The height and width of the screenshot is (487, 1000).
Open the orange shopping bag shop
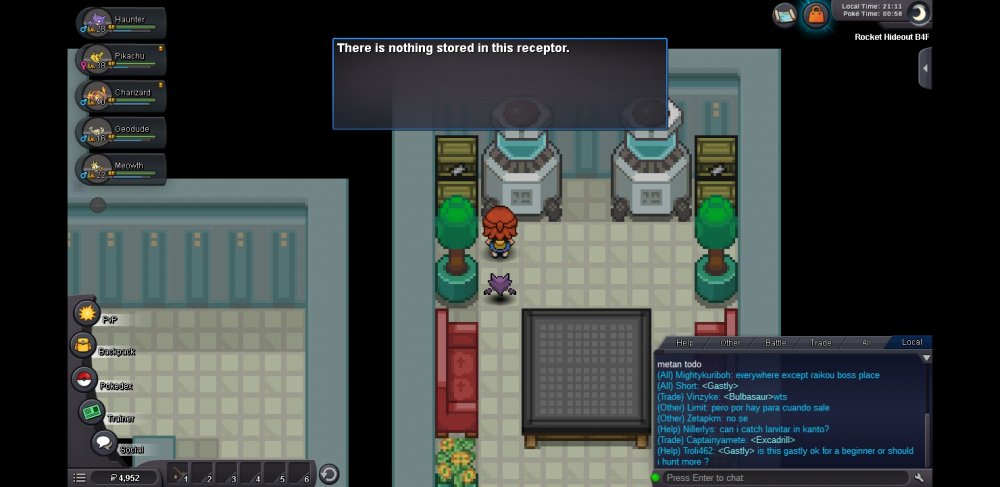coord(816,15)
